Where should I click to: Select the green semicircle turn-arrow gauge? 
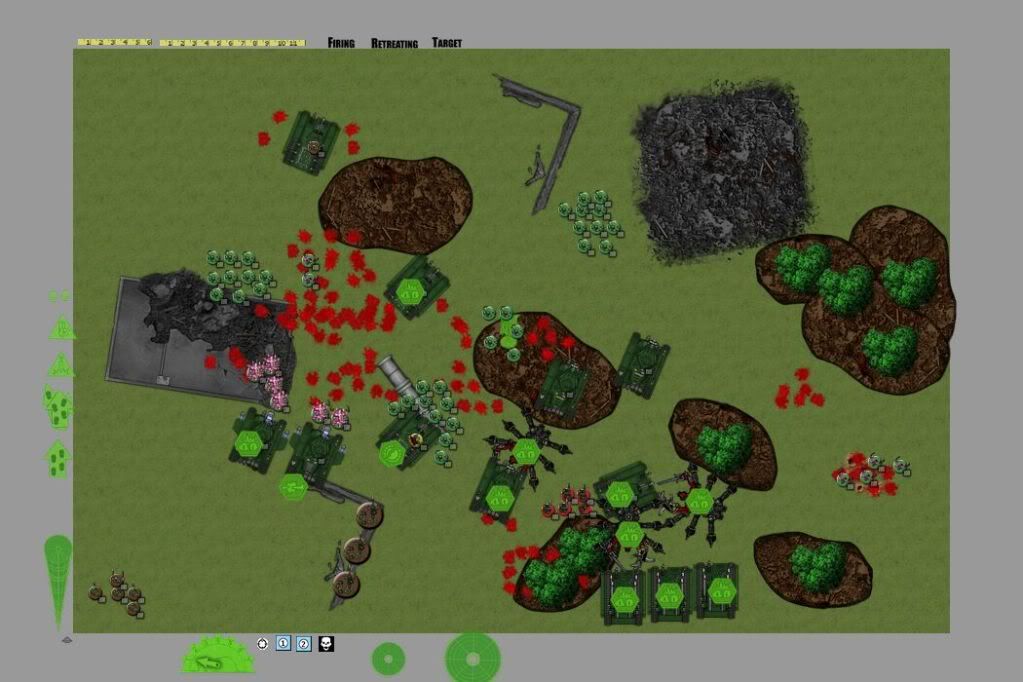[x=217, y=656]
